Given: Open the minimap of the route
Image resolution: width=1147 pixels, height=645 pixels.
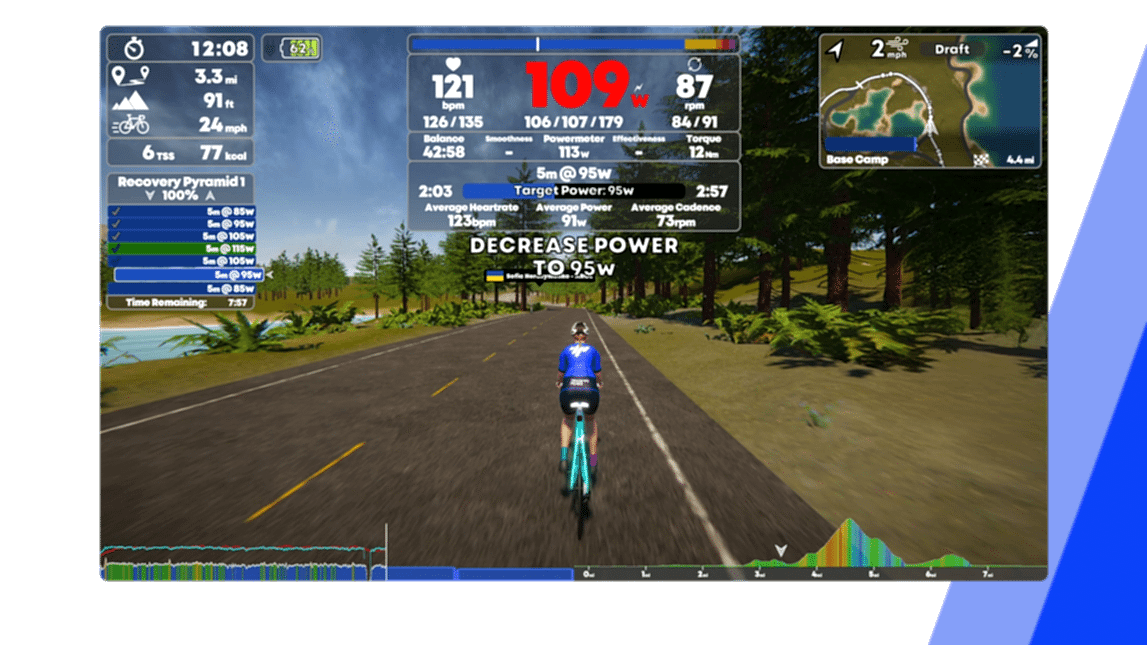Looking at the screenshot, I should (x=929, y=110).
